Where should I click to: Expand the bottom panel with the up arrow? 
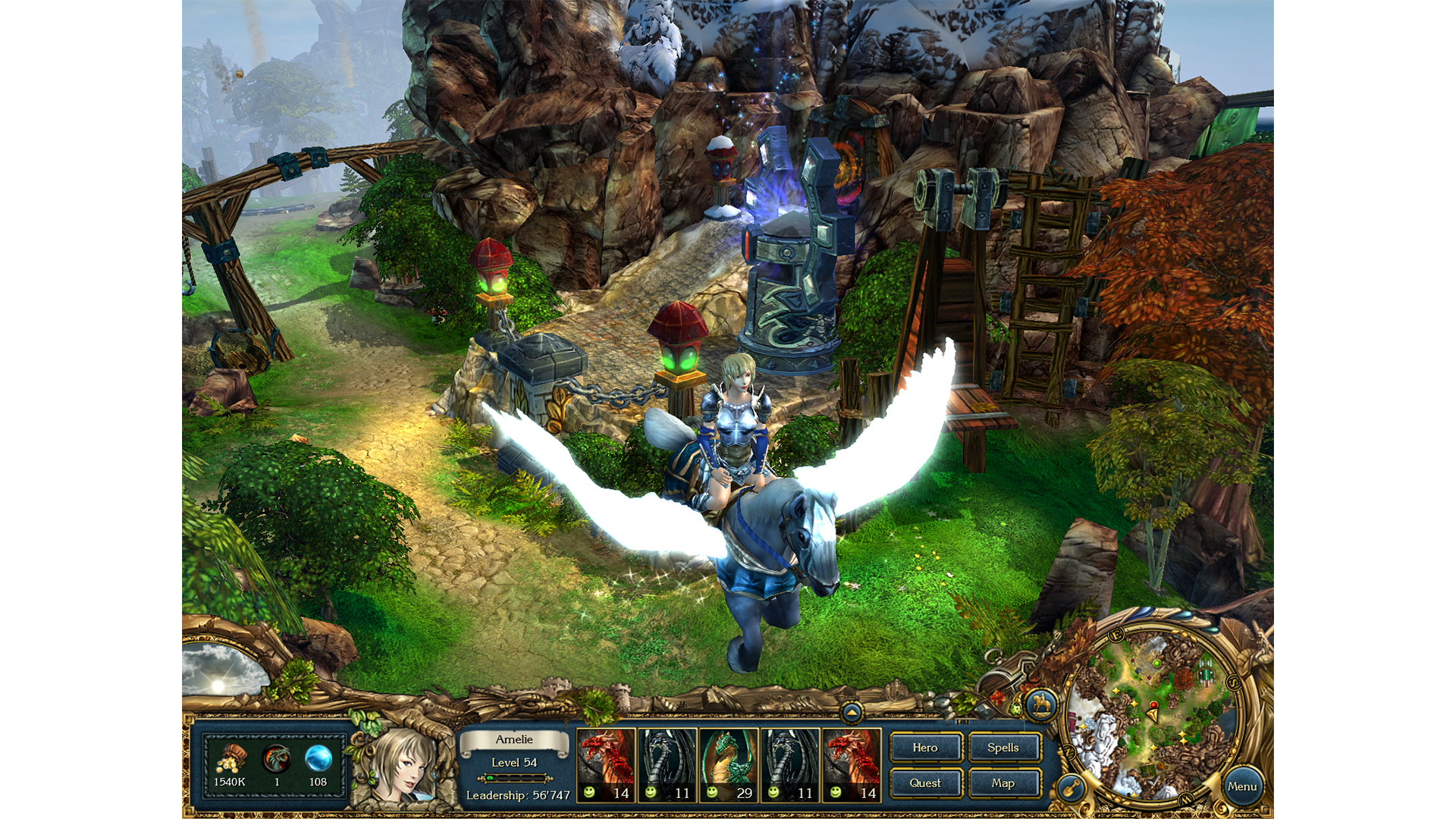(x=852, y=711)
